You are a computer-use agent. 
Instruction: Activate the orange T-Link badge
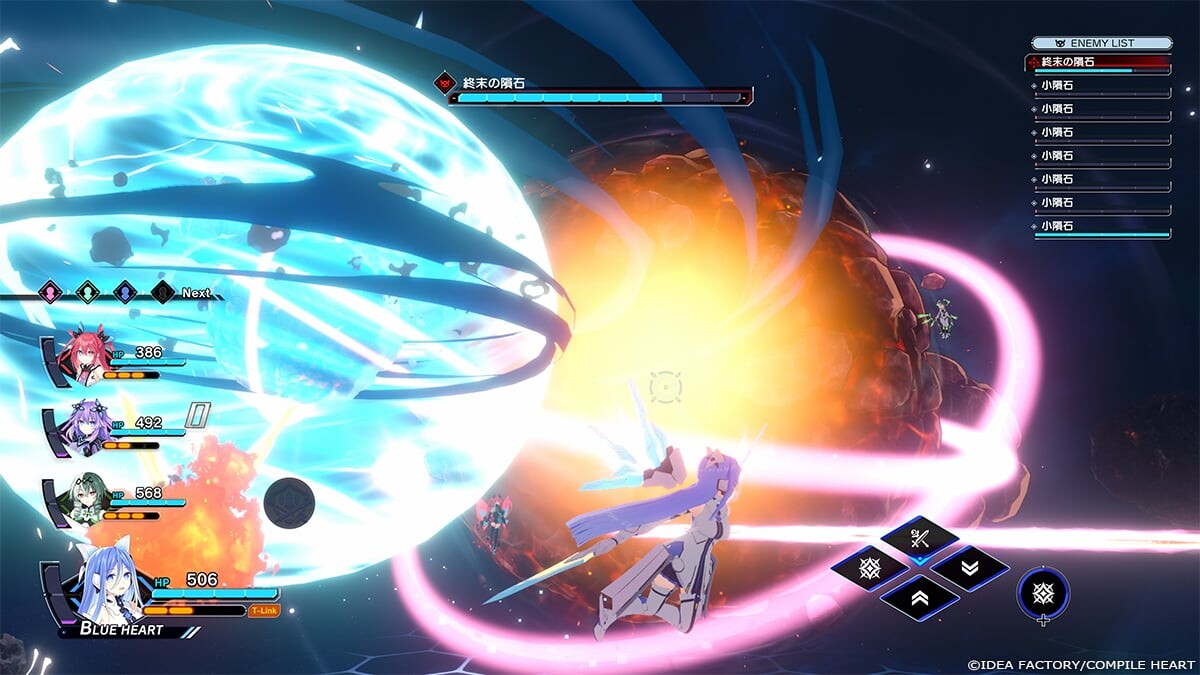[263, 611]
